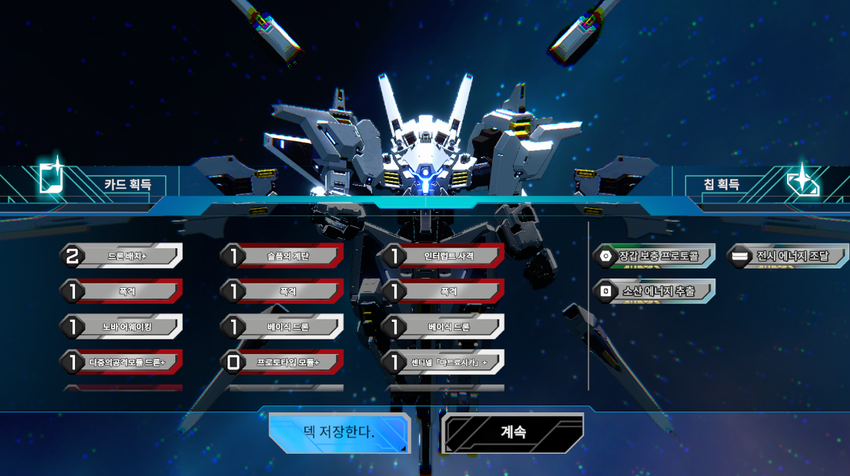The width and height of the screenshot is (850, 476).
Task: Continue with the 계속 button
Action: tap(513, 433)
